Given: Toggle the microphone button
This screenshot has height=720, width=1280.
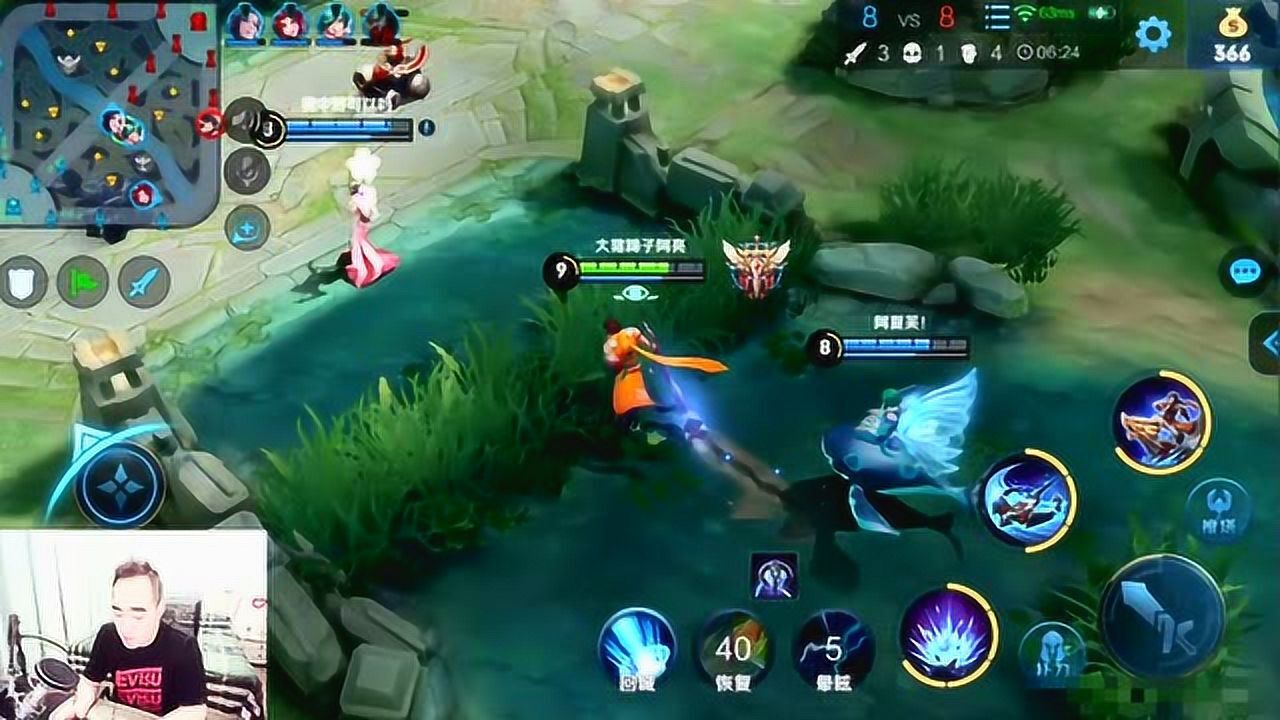Looking at the screenshot, I should click(x=247, y=173).
